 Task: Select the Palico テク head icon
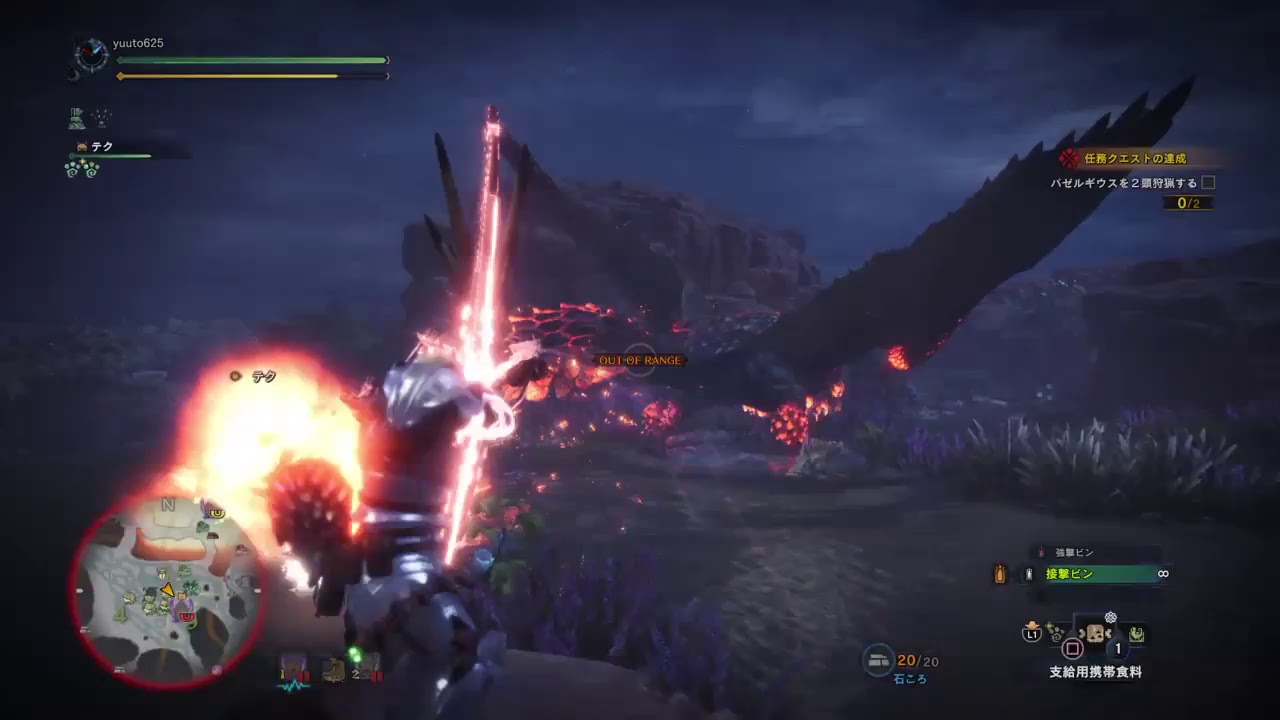(x=81, y=147)
